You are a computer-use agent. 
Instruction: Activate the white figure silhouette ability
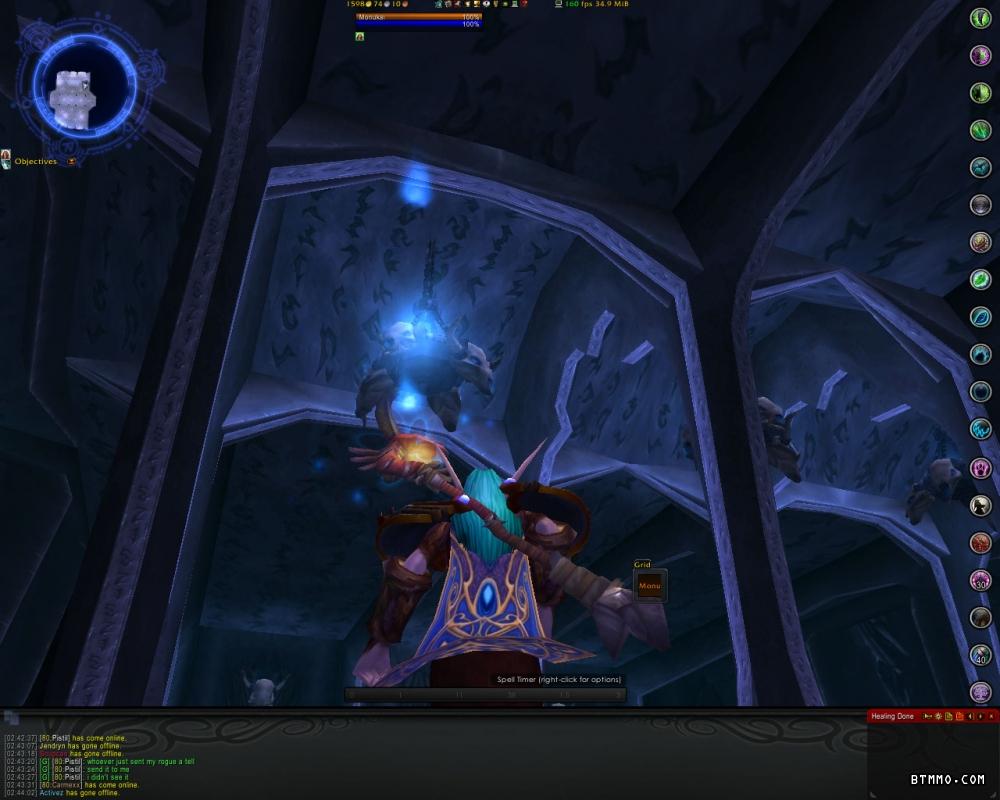tap(980, 506)
